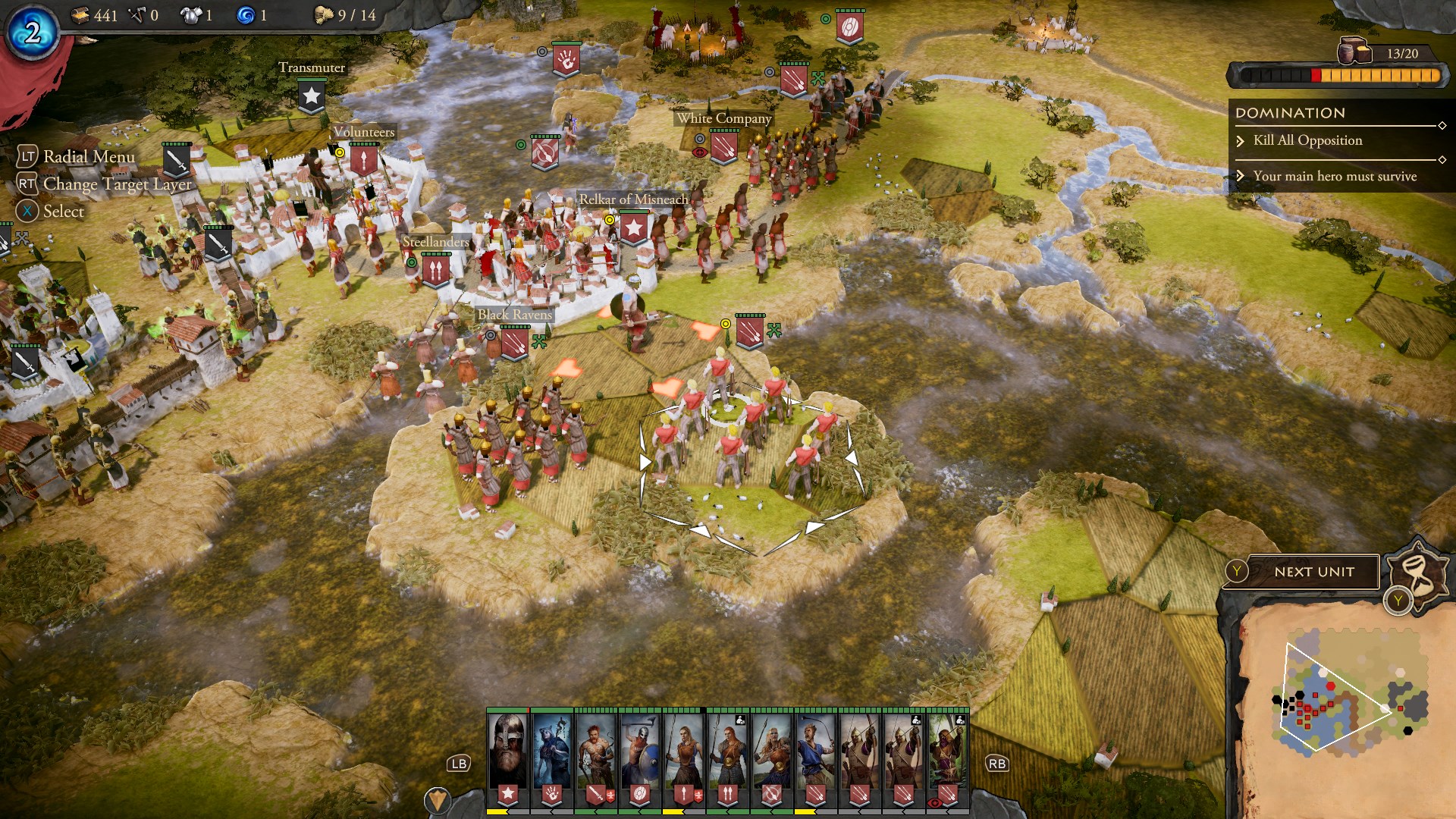Select Relkar of Misneach's star banner
The height and width of the screenshot is (819, 1456).
pos(633,227)
